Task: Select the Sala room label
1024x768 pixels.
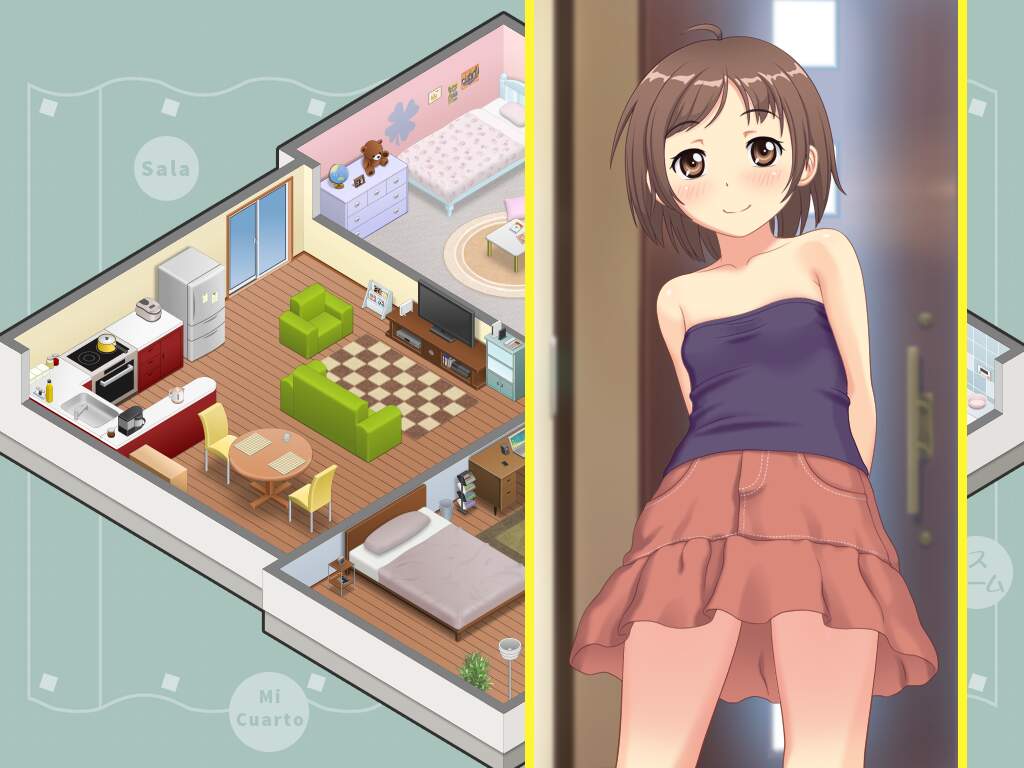Action: [x=166, y=168]
